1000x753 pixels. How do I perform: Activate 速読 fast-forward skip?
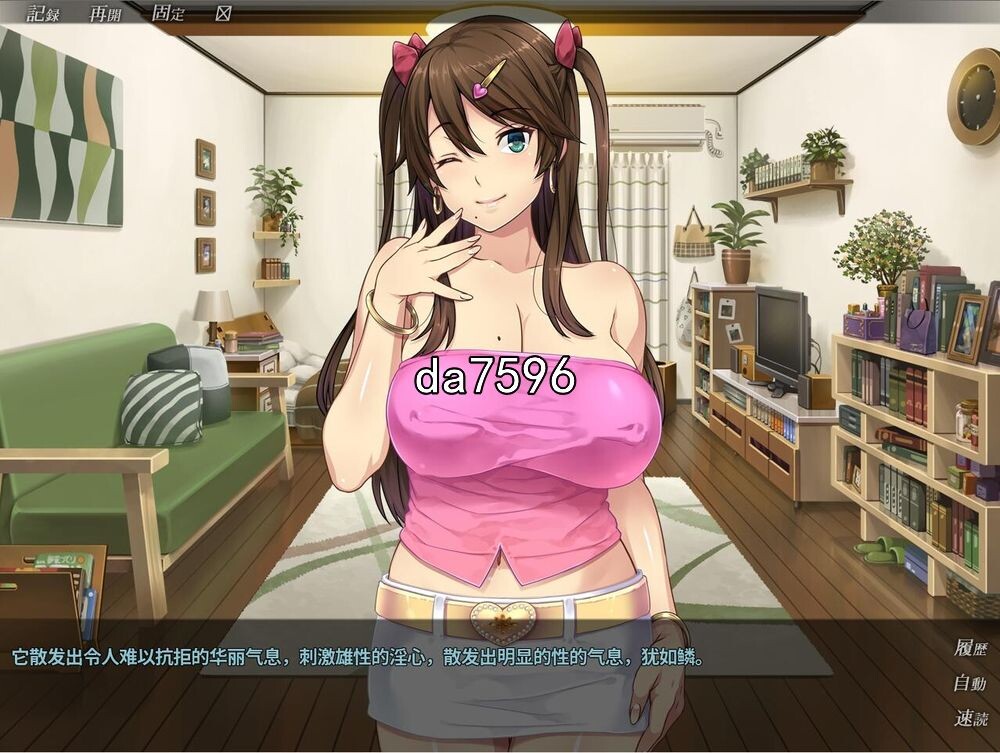(969, 718)
